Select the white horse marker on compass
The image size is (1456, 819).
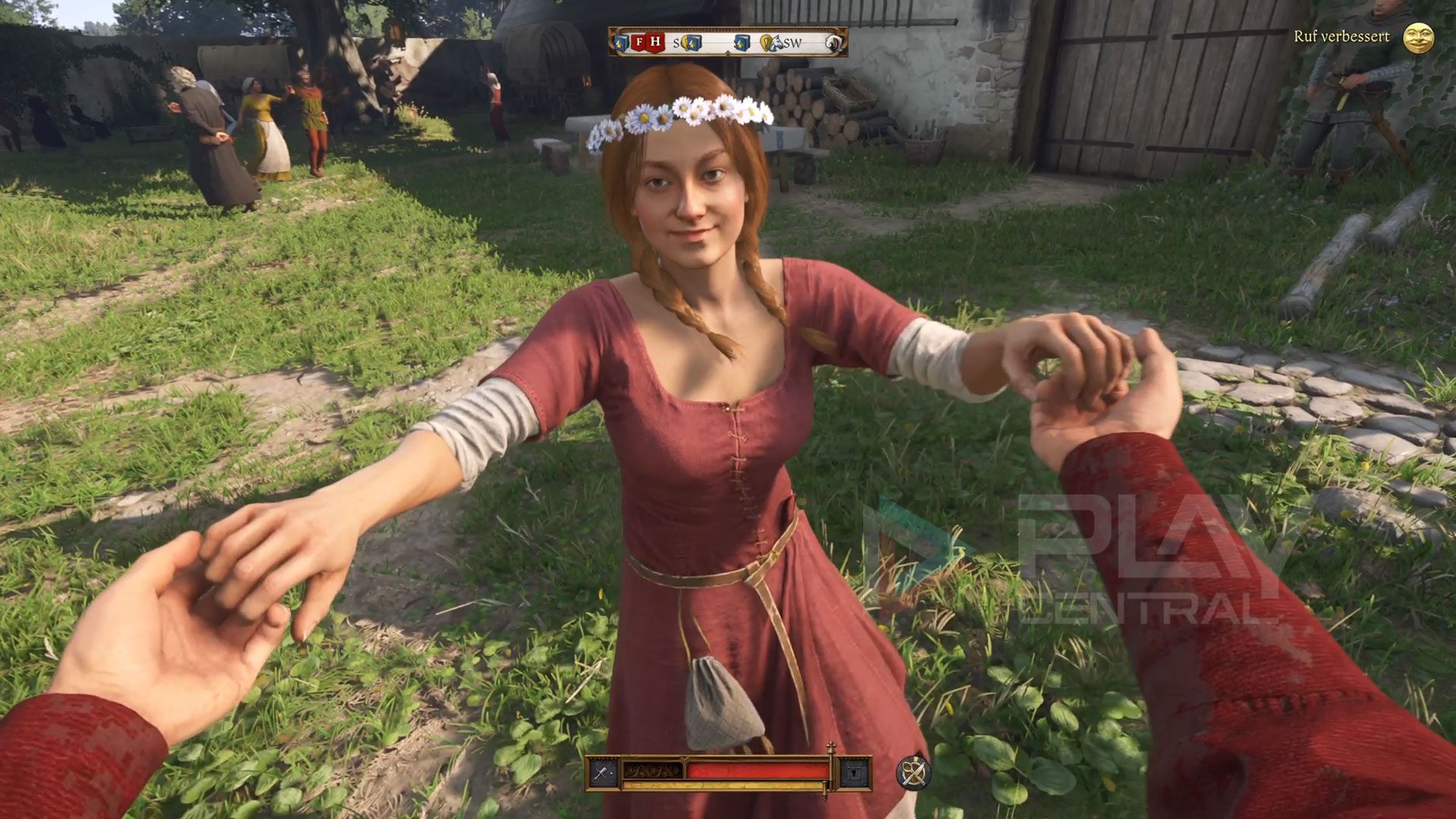point(777,43)
